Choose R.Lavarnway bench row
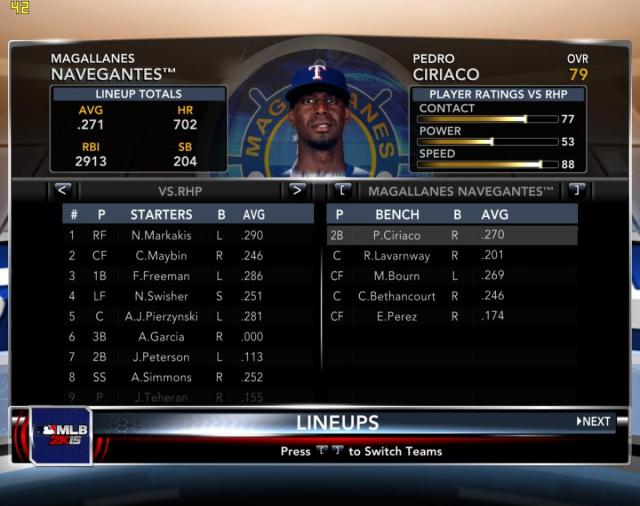Viewport: 640px width, 506px height. tap(396, 255)
